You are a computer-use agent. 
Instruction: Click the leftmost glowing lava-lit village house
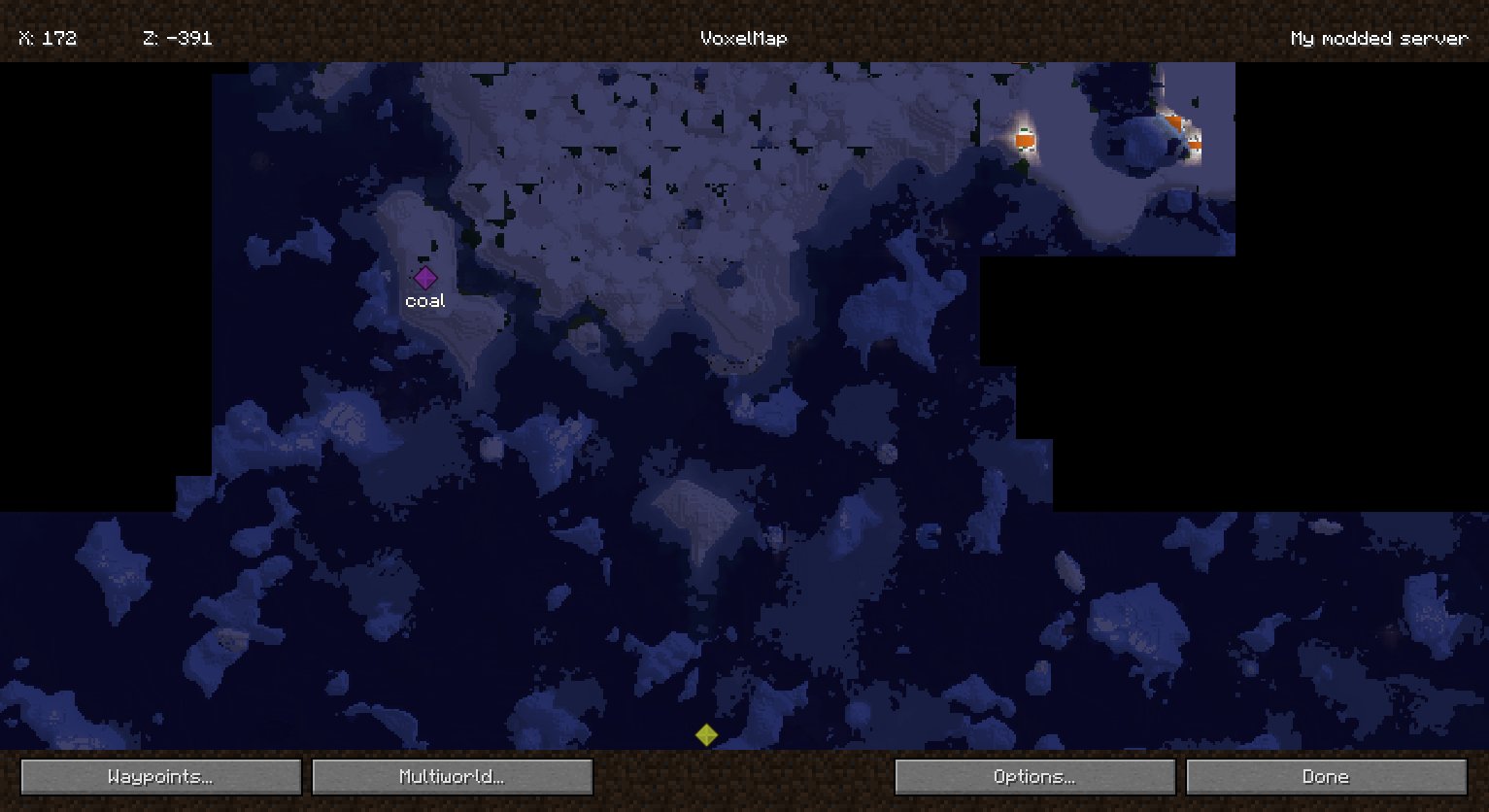click(x=1024, y=140)
